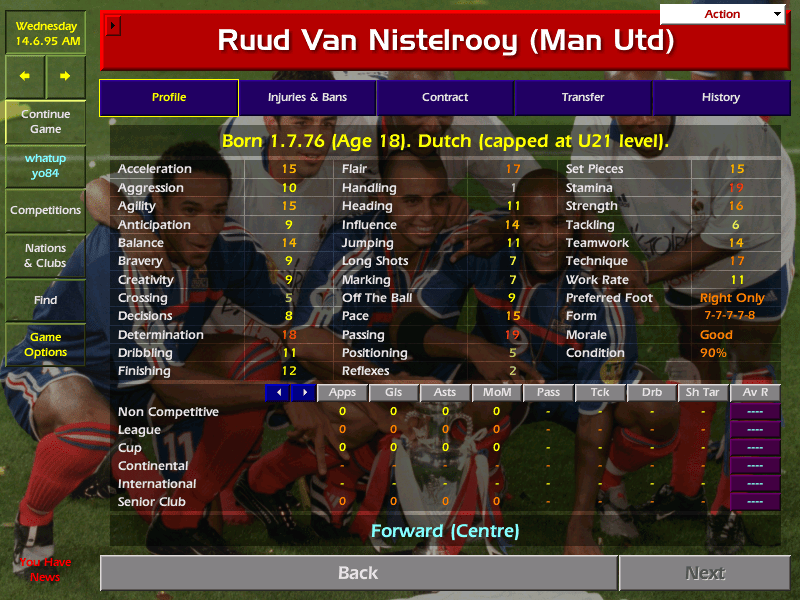The height and width of the screenshot is (600, 800).
Task: Click the small red arrow beside the player name
Action: pos(113,25)
